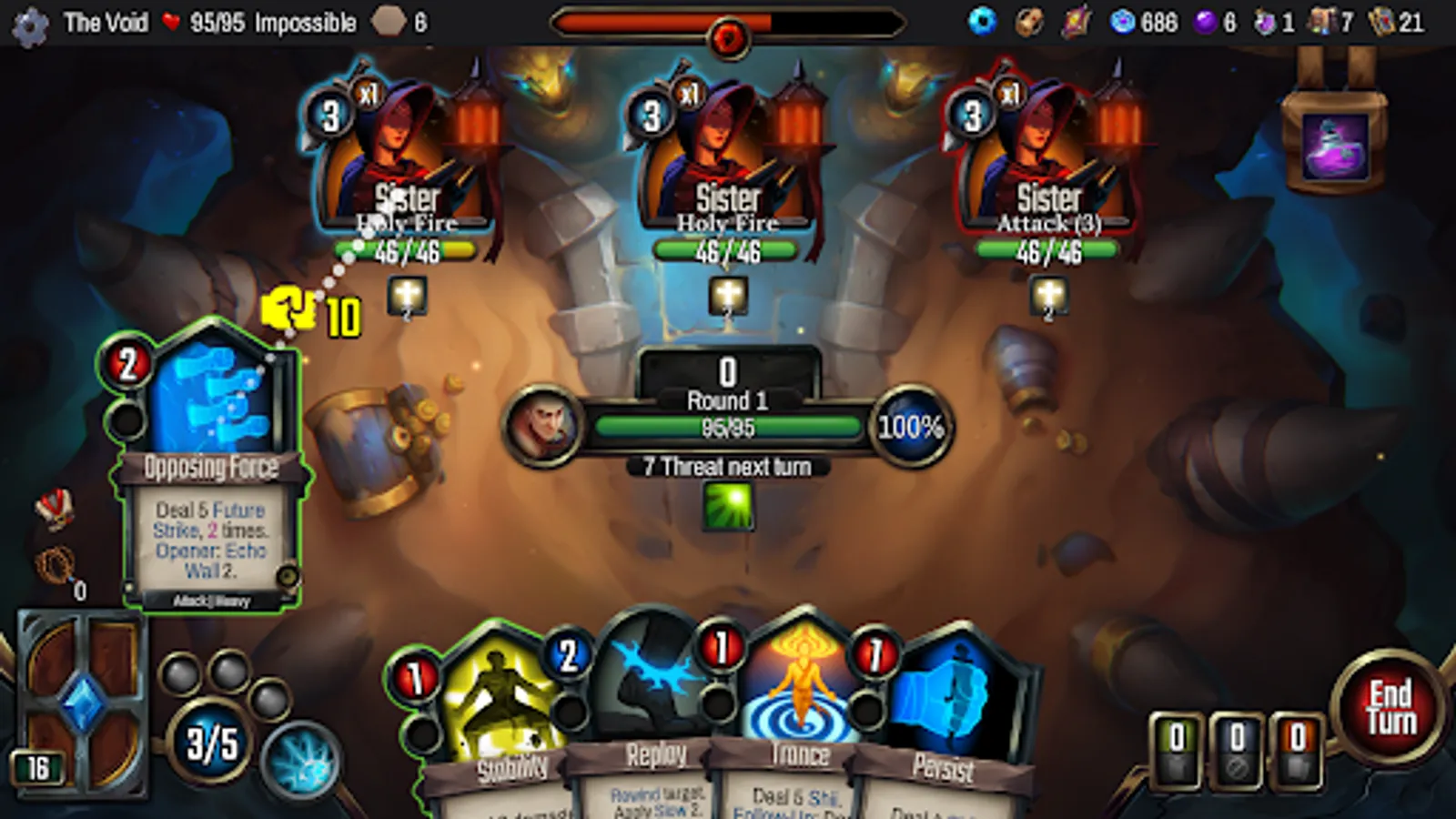The image size is (1456, 819).
Task: Open the card pack icon showing 21
Action: (x=1380, y=22)
